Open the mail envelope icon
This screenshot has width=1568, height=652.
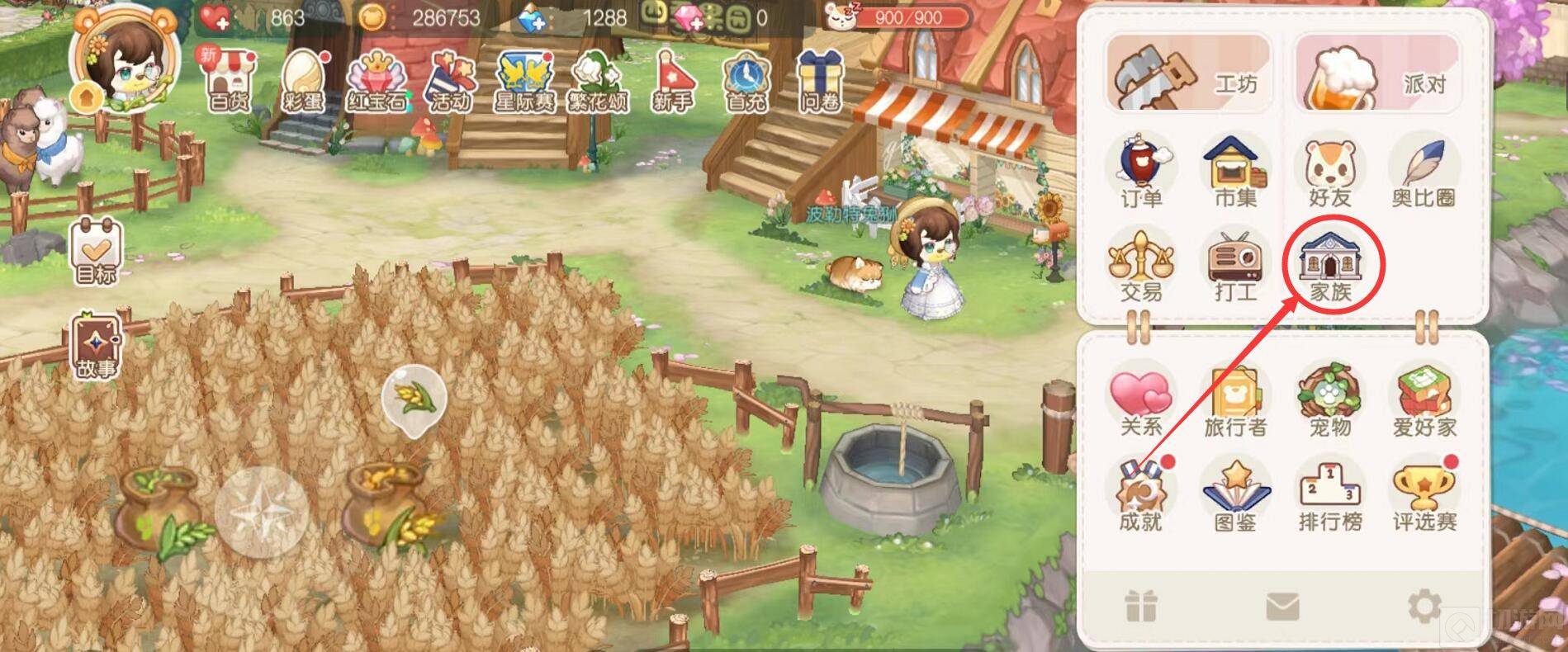1281,607
